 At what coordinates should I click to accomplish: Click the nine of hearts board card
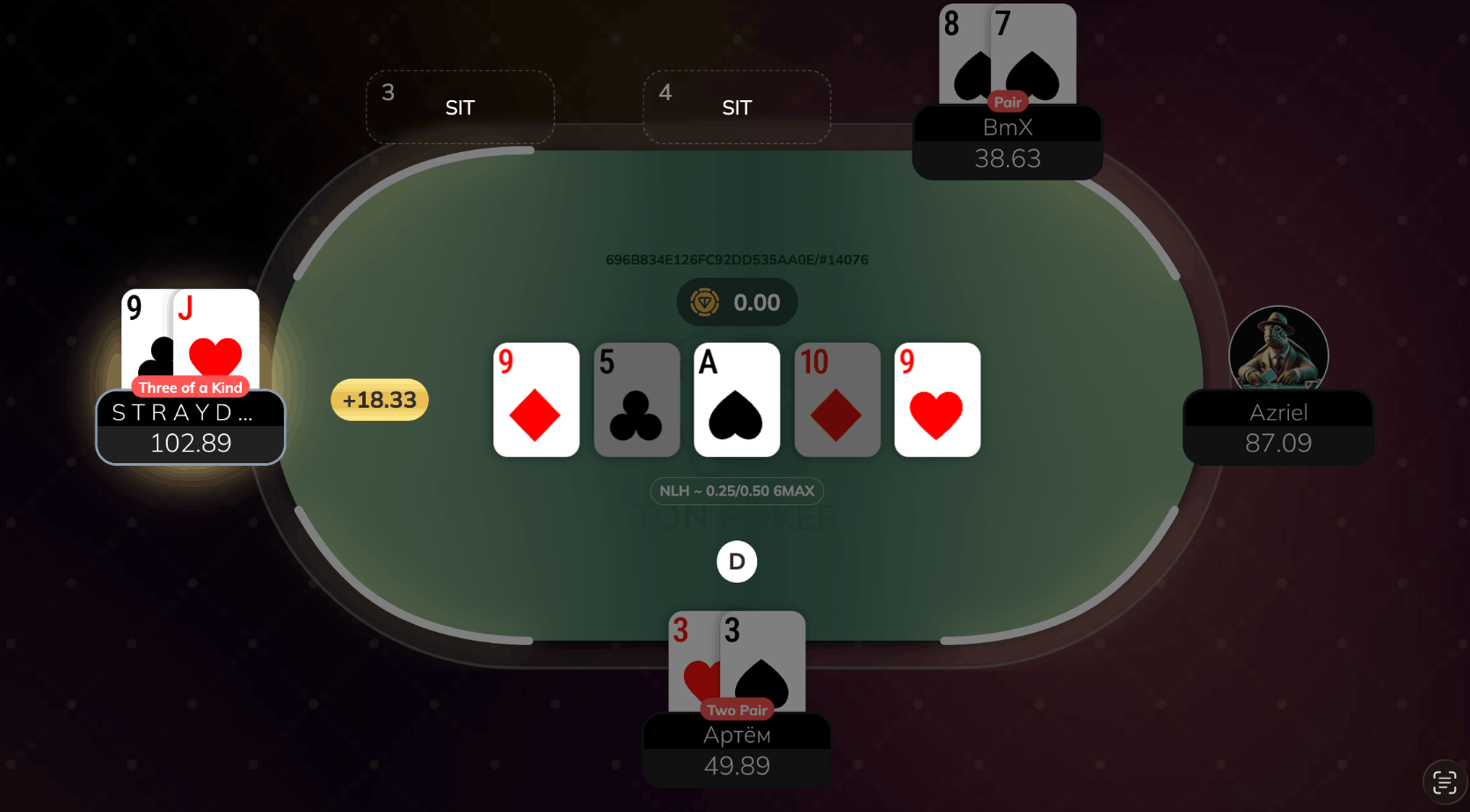937,400
